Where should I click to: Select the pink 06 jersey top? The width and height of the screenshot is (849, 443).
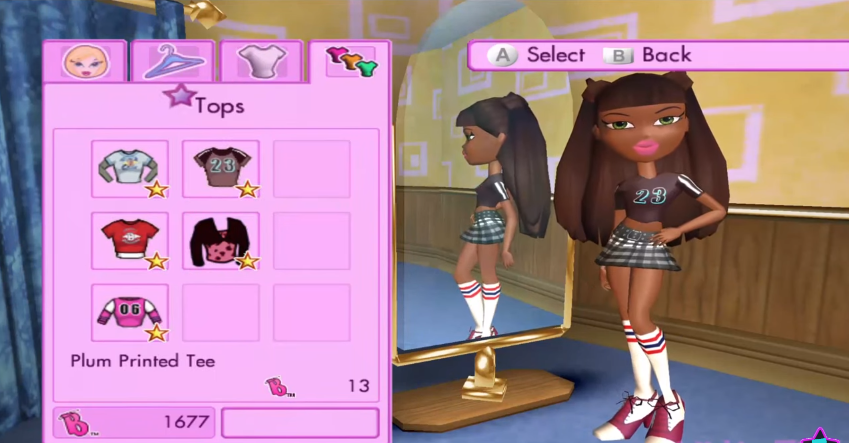[129, 312]
